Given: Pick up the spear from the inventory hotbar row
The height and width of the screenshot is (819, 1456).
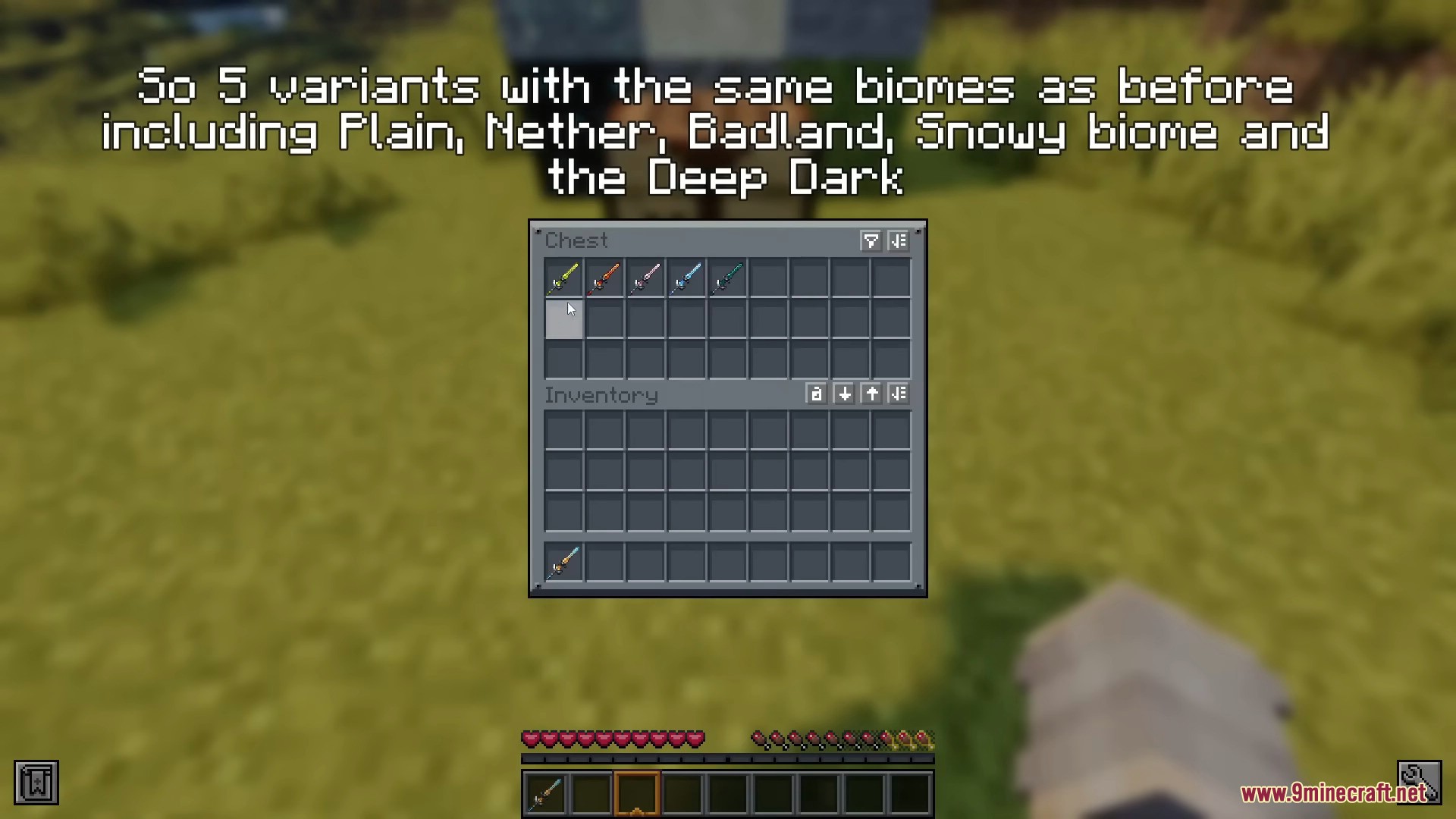Looking at the screenshot, I should point(563,561).
